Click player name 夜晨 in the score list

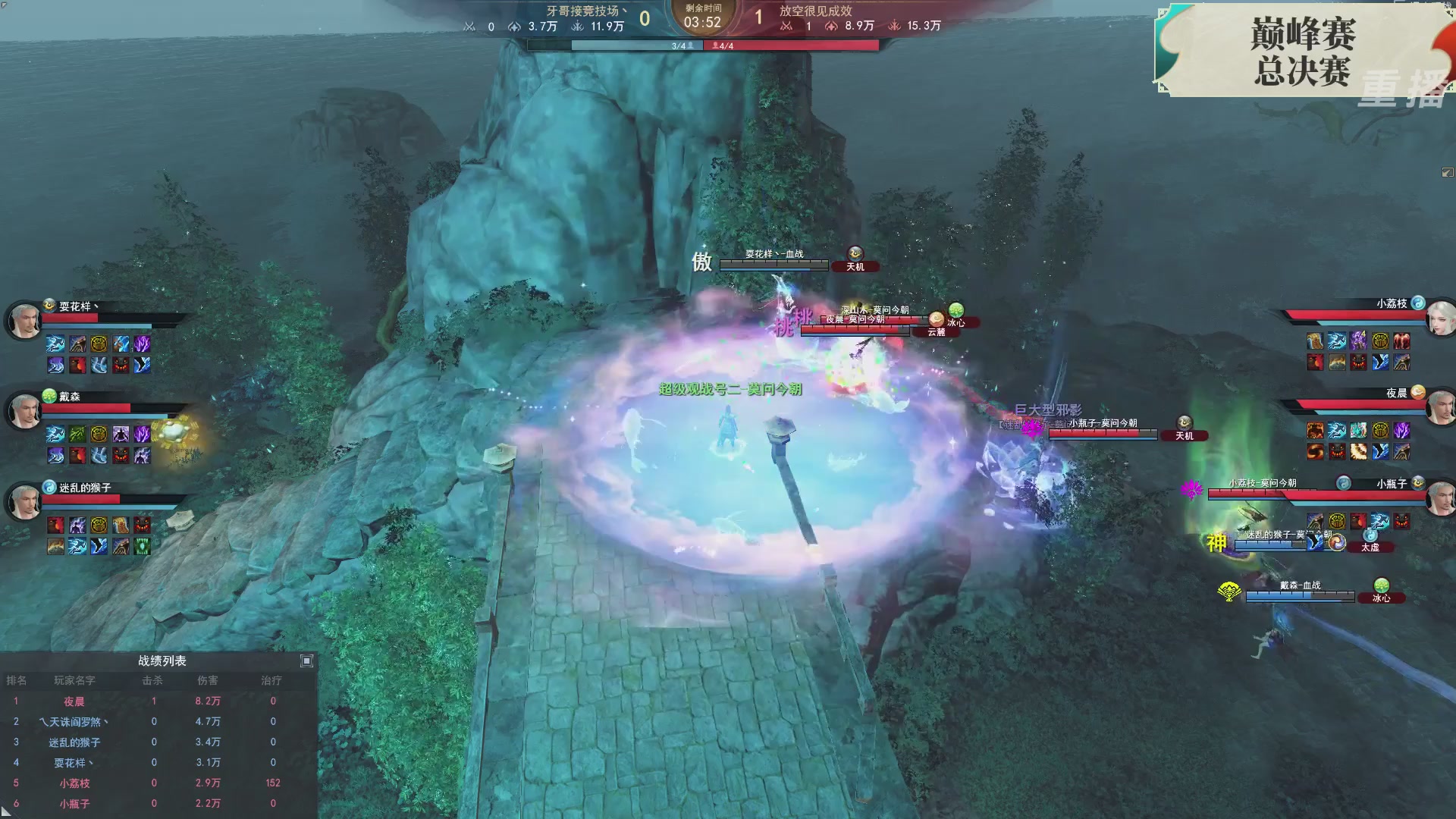[74, 701]
